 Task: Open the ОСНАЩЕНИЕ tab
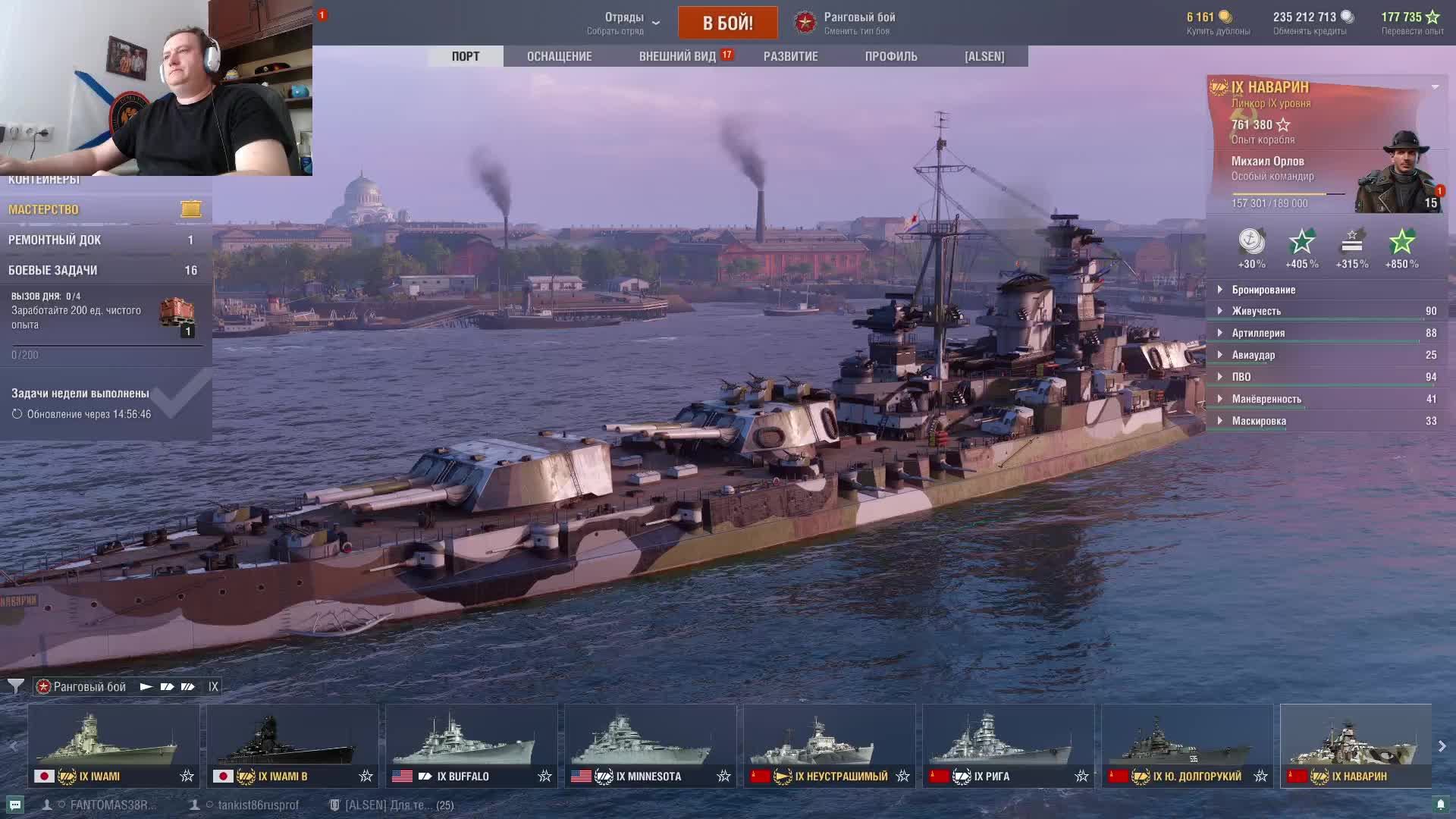pyautogui.click(x=559, y=56)
